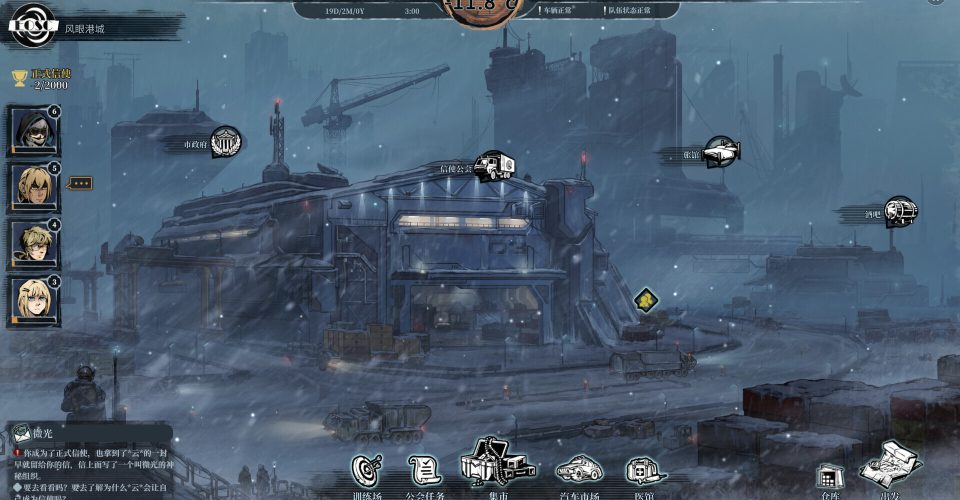
Task: Select the hooded masked character portrait
Action: click(x=33, y=129)
